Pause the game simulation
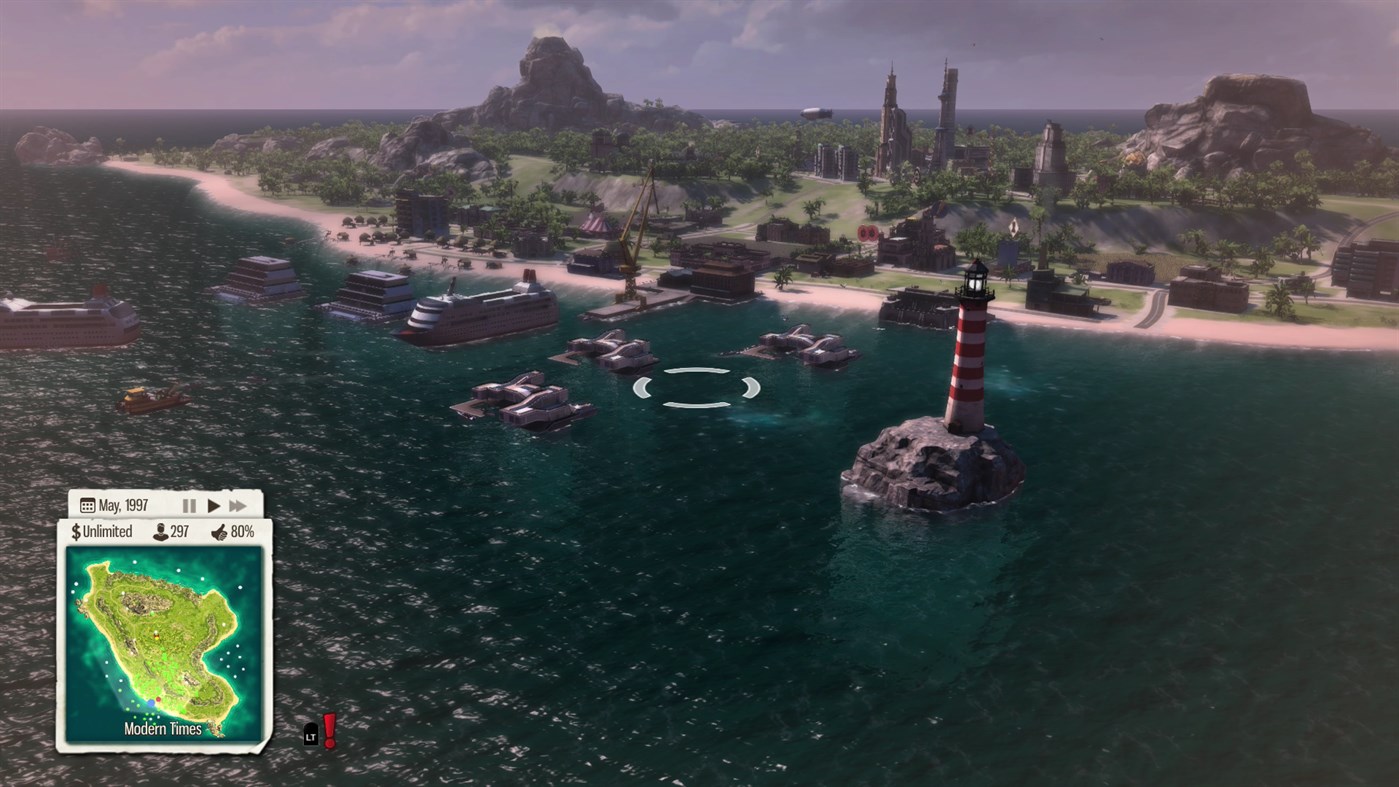This screenshot has width=1399, height=787. [x=189, y=505]
